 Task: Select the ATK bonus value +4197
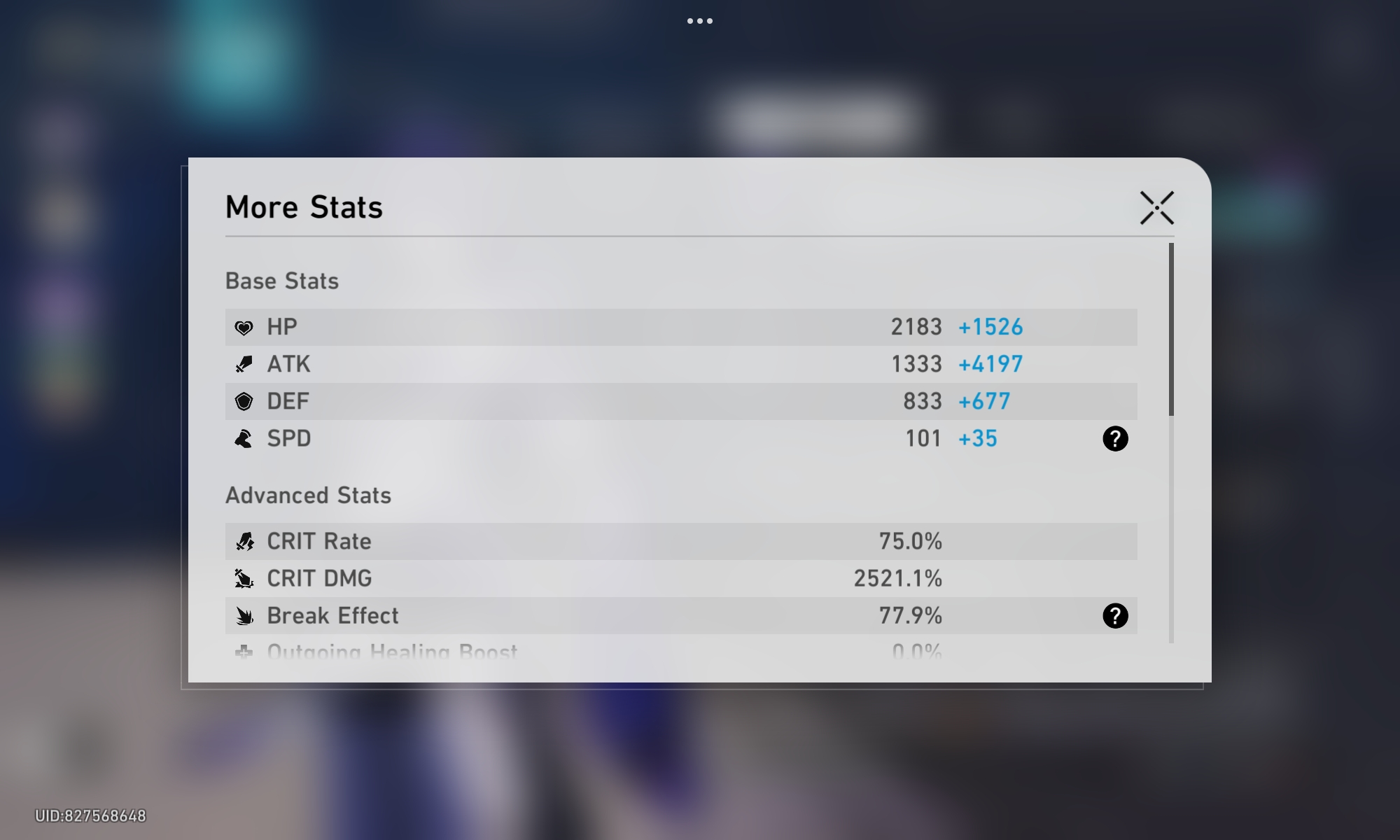pyautogui.click(x=990, y=363)
